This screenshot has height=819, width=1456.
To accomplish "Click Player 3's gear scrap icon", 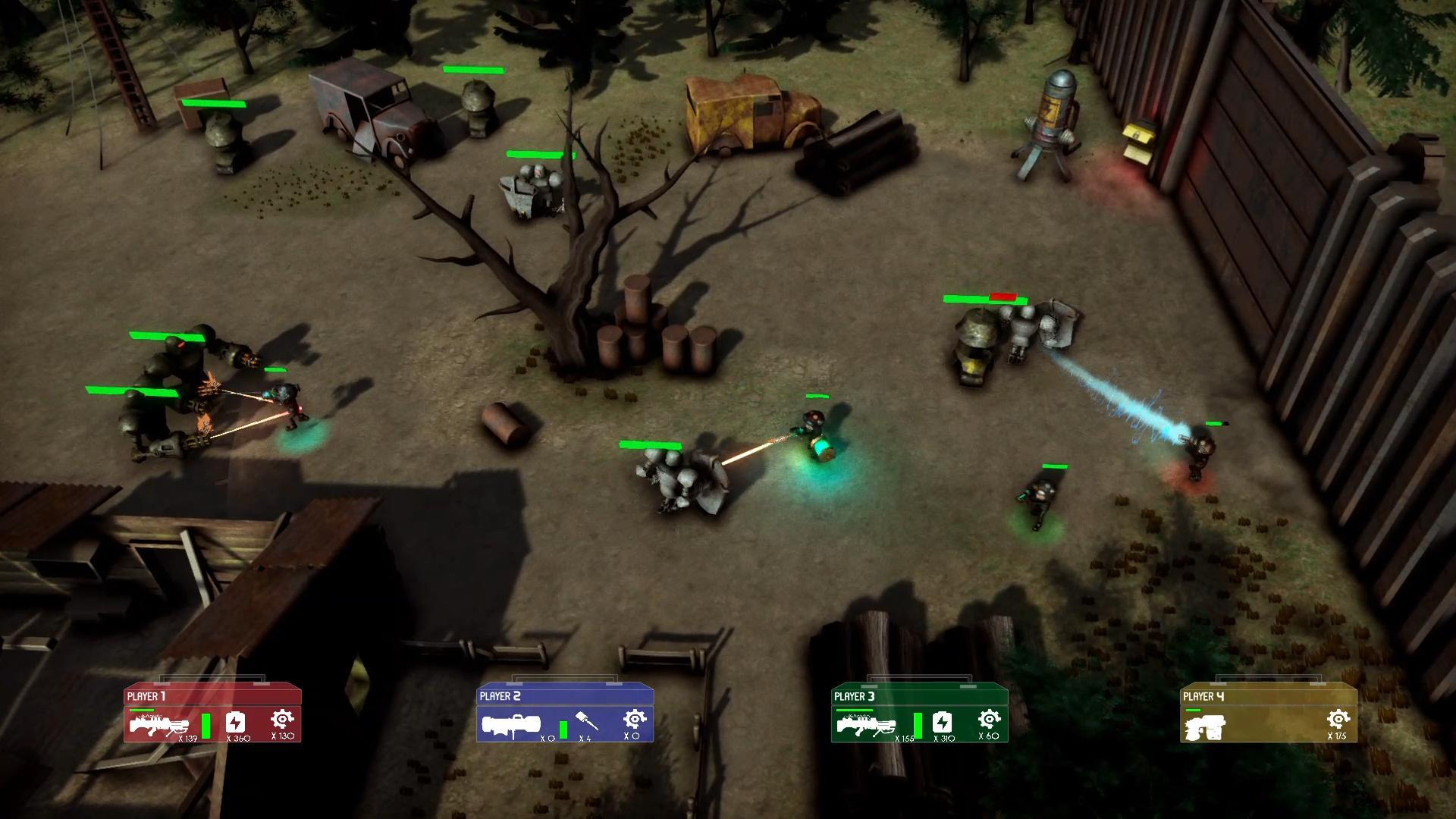I will point(988,719).
